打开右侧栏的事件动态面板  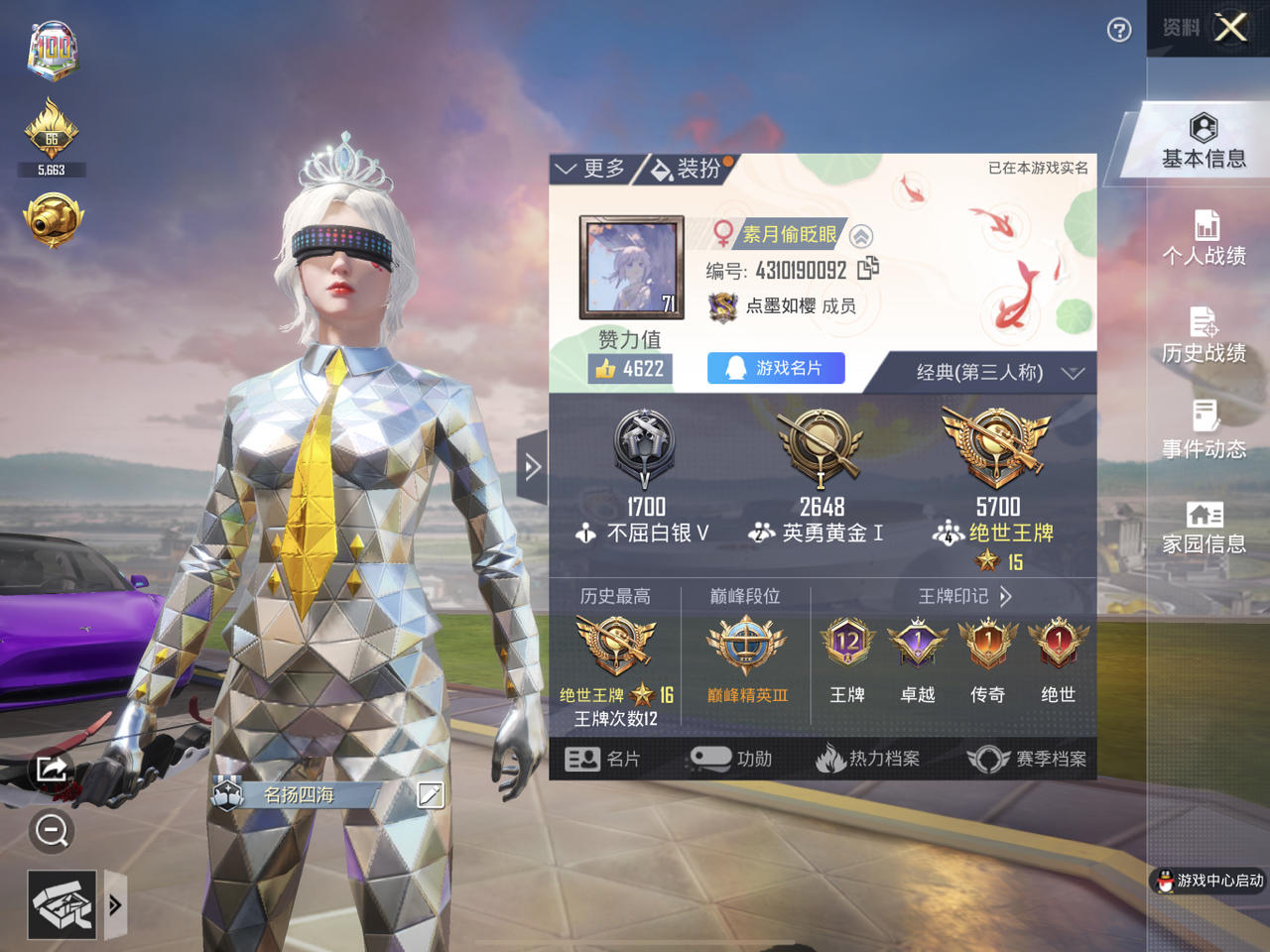tap(1205, 428)
